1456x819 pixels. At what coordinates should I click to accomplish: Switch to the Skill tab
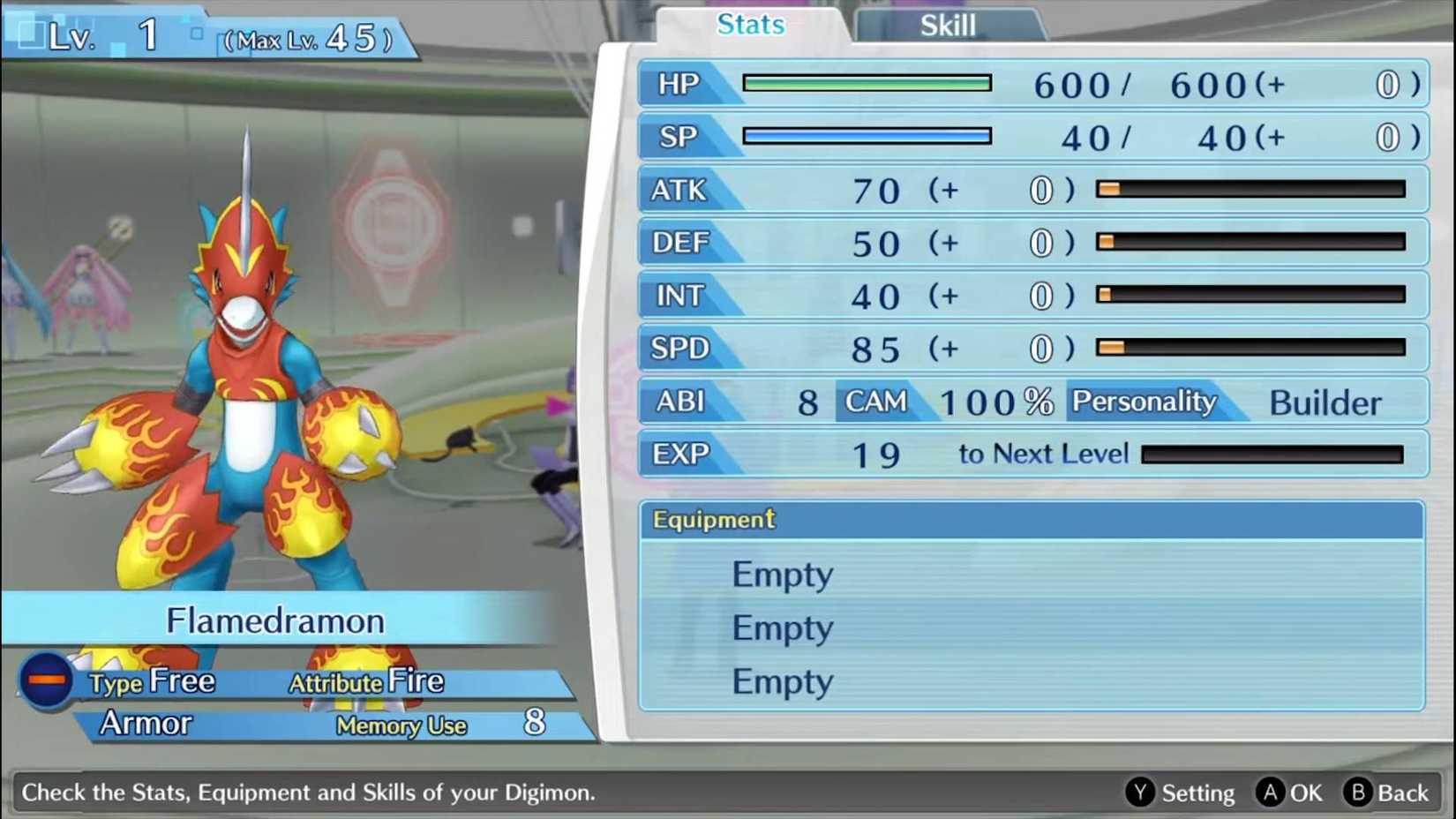click(x=947, y=25)
